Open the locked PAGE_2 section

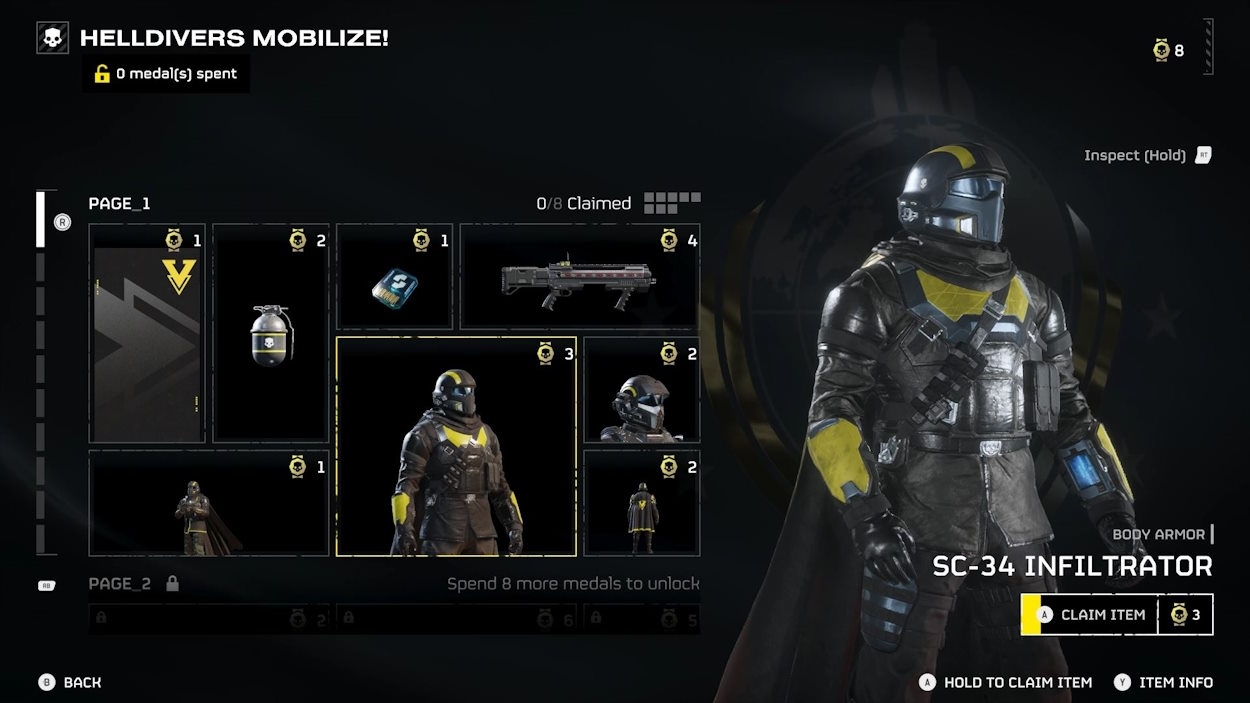click(x=119, y=583)
